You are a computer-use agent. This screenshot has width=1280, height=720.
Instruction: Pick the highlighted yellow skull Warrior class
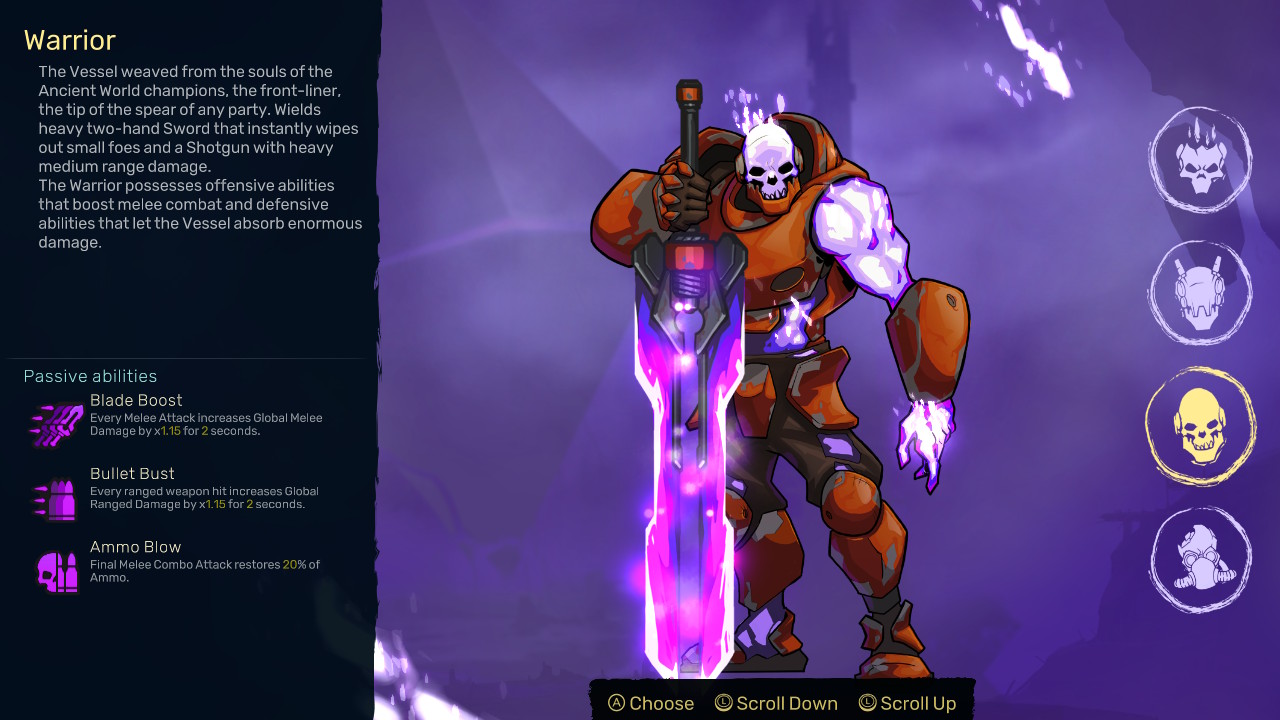[x=1200, y=426]
